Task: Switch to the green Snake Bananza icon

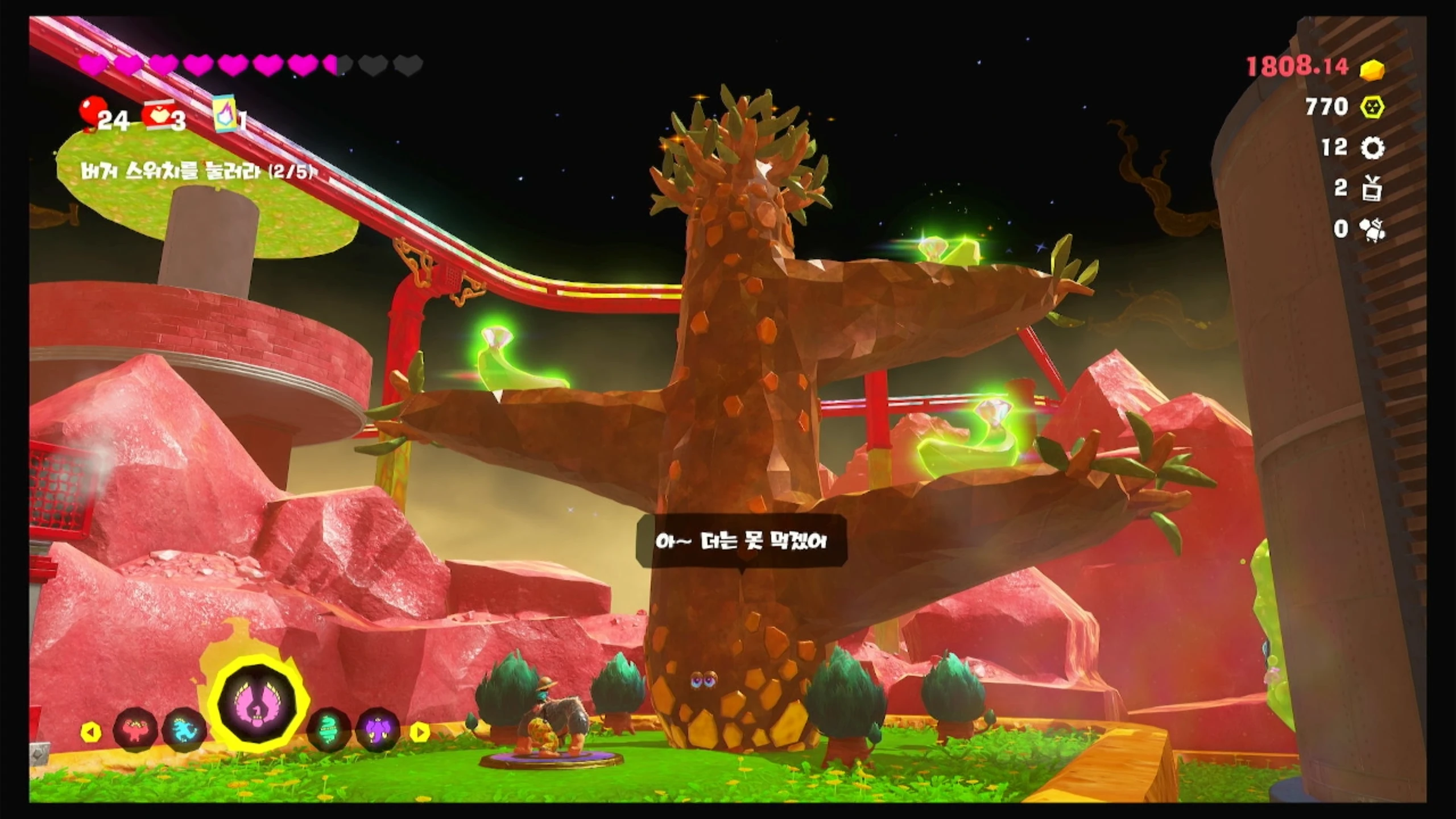Action: 329,730
